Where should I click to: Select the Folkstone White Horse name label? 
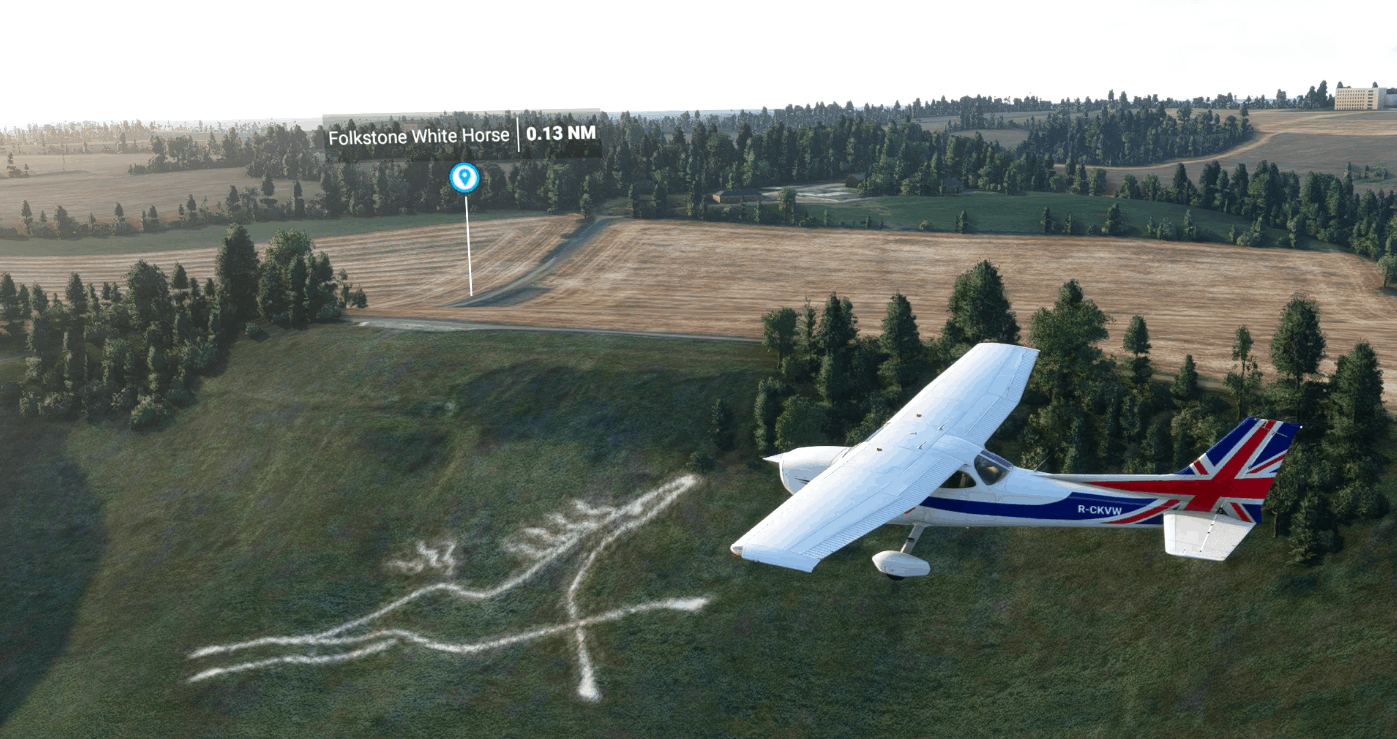click(x=418, y=136)
